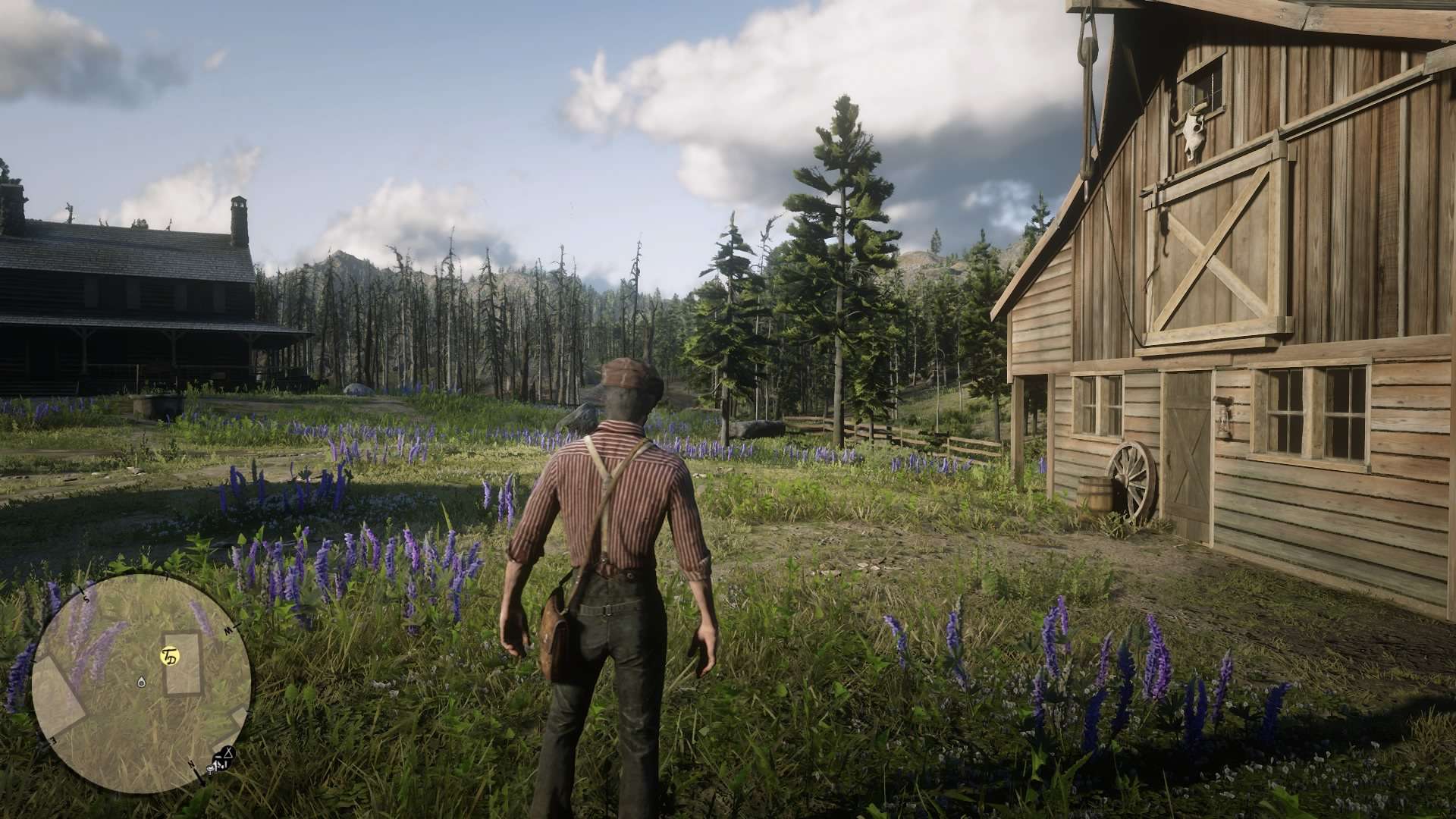Click the north compass marker on minimap
Image resolution: width=1456 pixels, height=819 pixels.
coord(192,764)
